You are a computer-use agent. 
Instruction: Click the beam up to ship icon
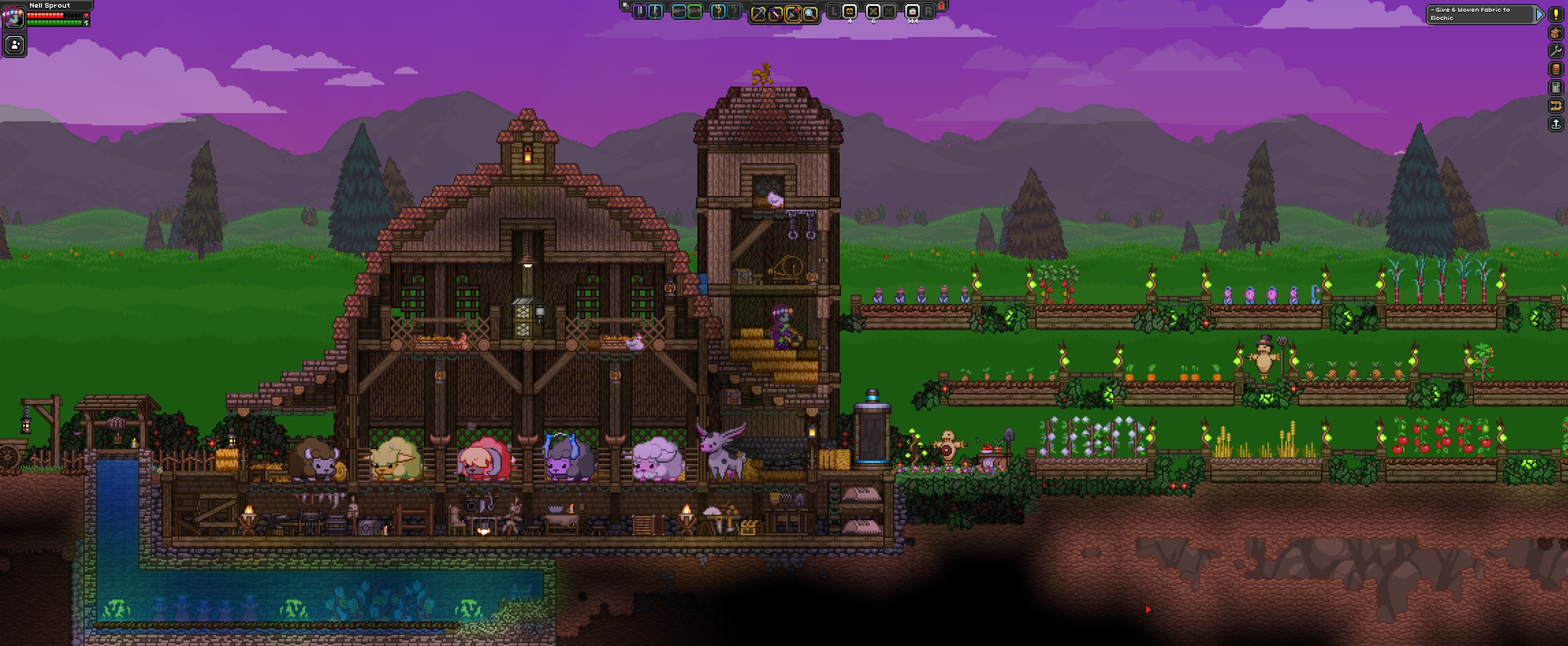pyautogui.click(x=1557, y=123)
